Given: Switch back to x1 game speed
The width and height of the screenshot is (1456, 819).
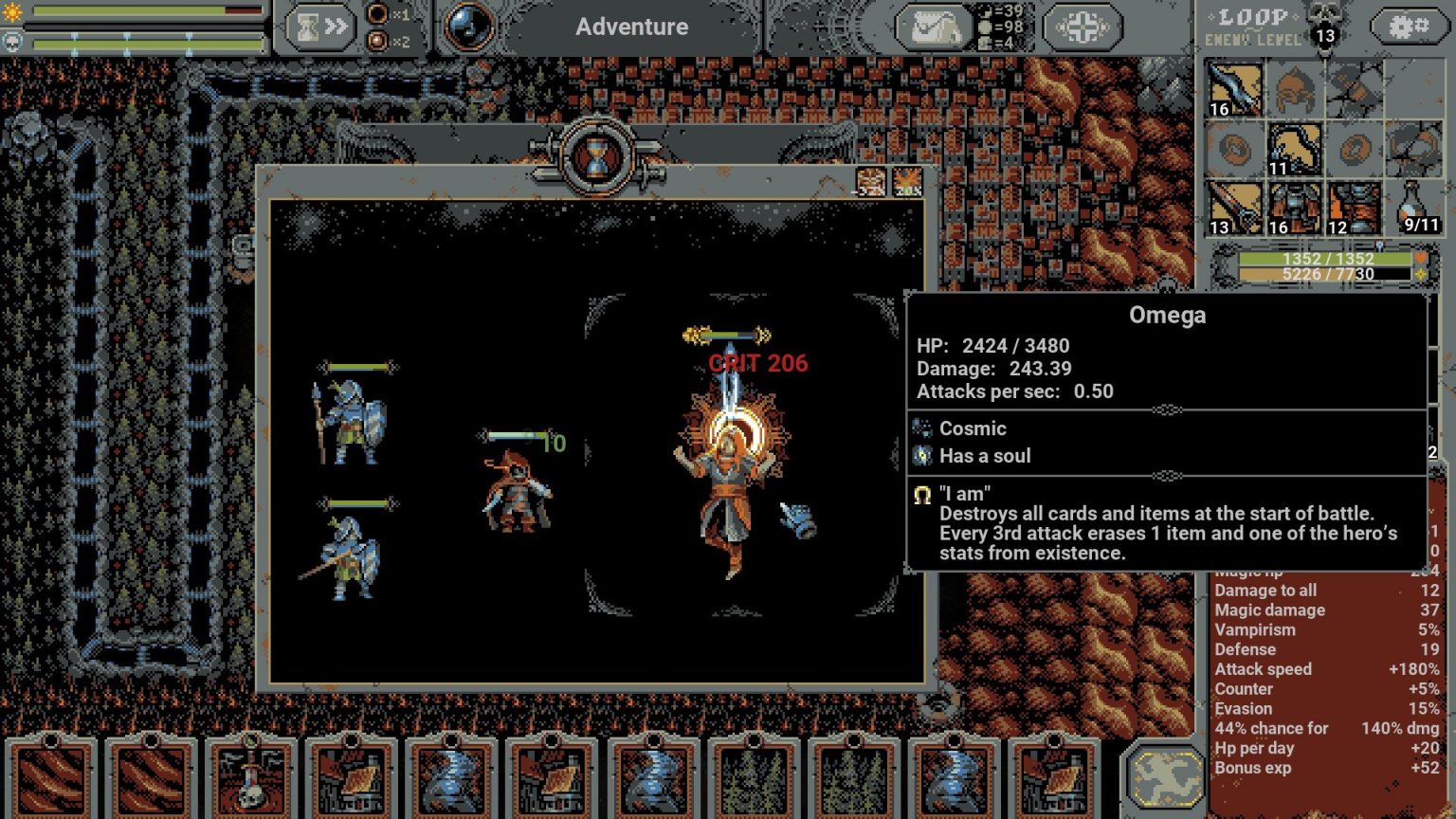Looking at the screenshot, I should point(377,13).
